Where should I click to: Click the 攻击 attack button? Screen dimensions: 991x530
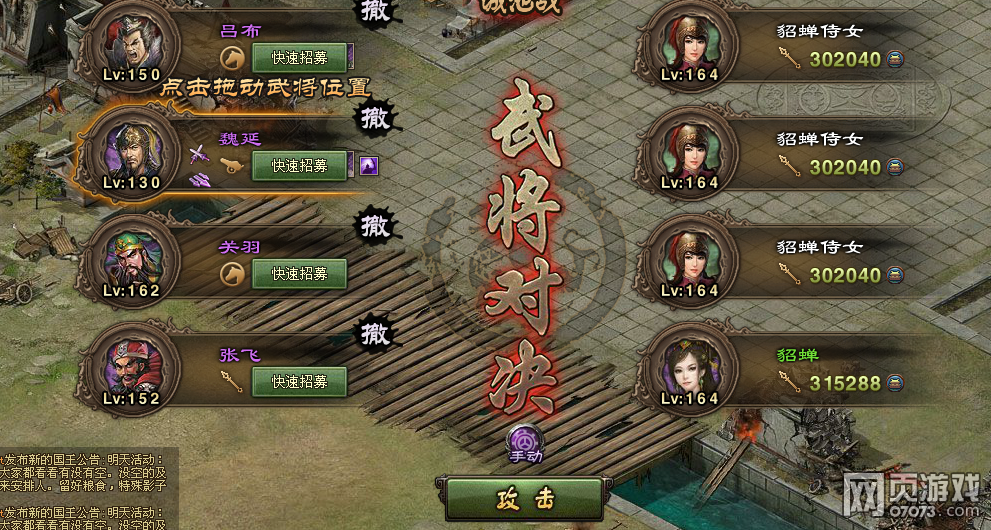click(523, 498)
